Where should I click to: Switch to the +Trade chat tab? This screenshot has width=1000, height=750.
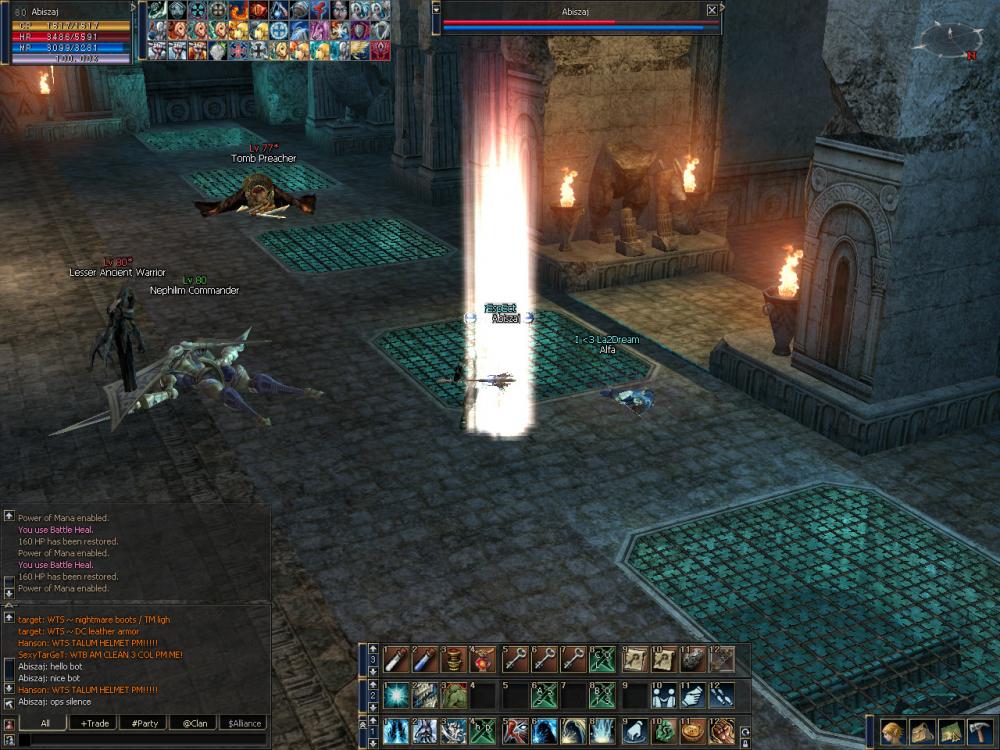[96, 723]
